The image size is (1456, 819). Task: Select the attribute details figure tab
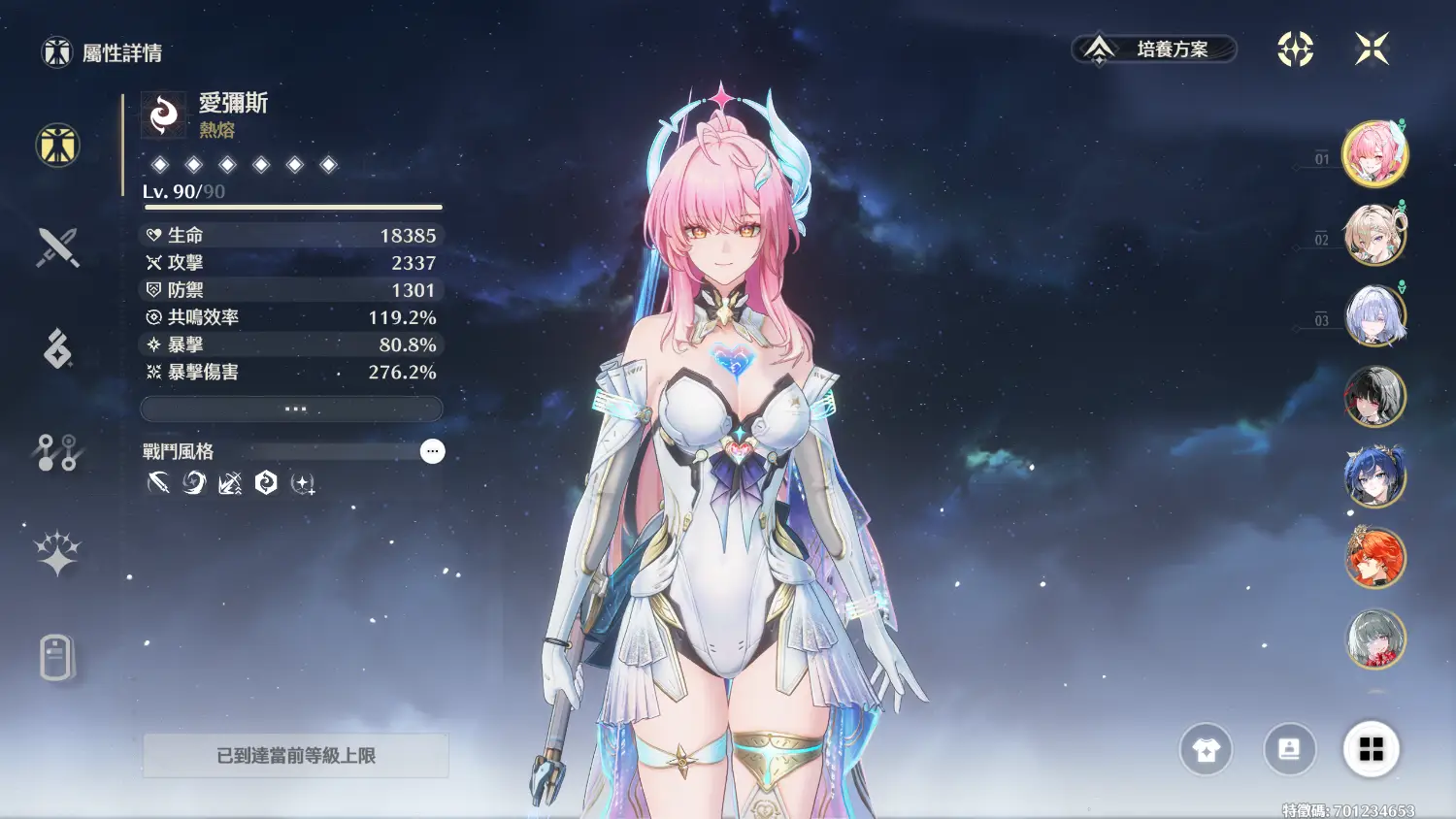[x=57, y=146]
